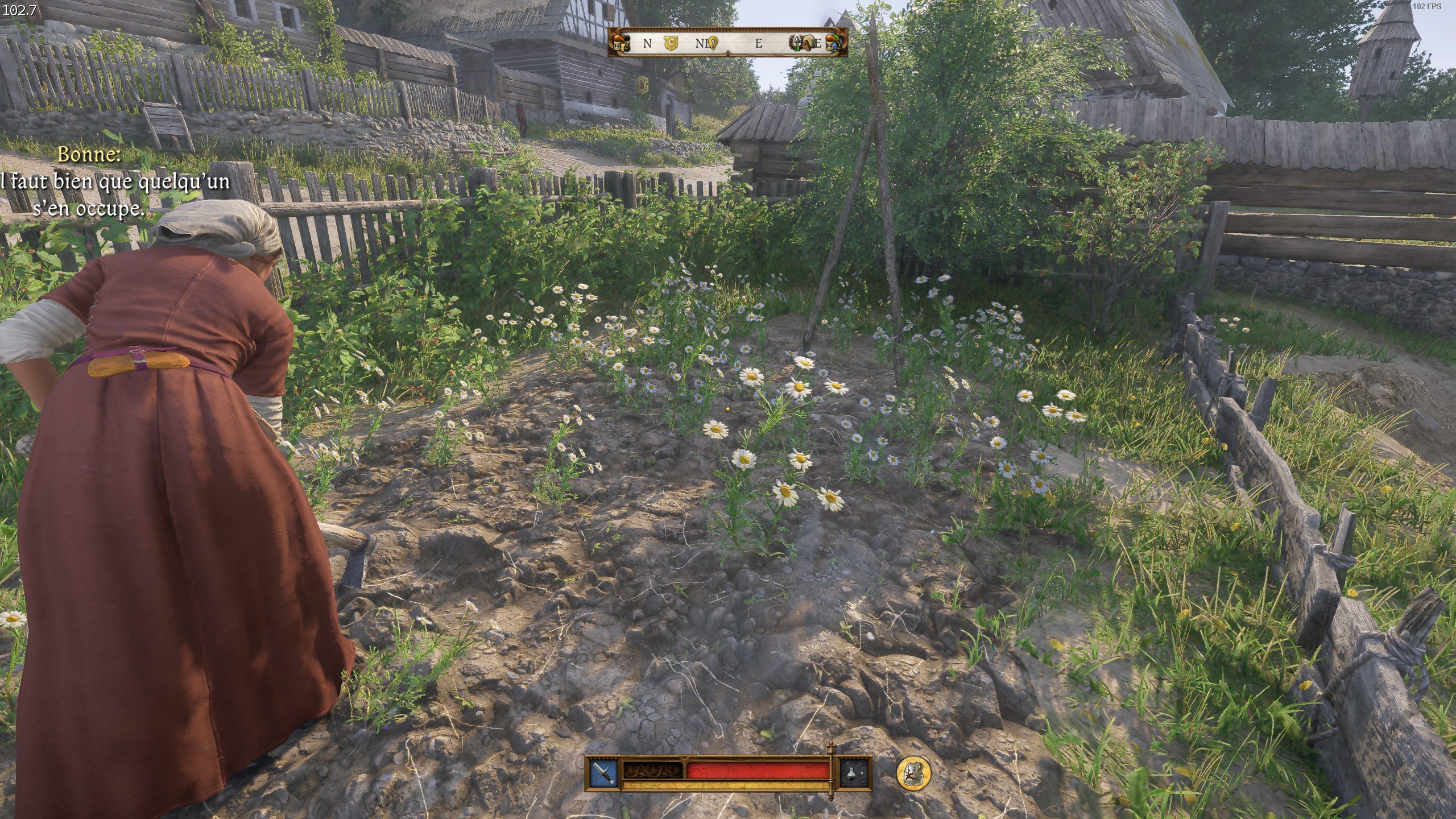
Task: Click the coin pouch icon near the compass edge
Action: pyautogui.click(x=623, y=47)
